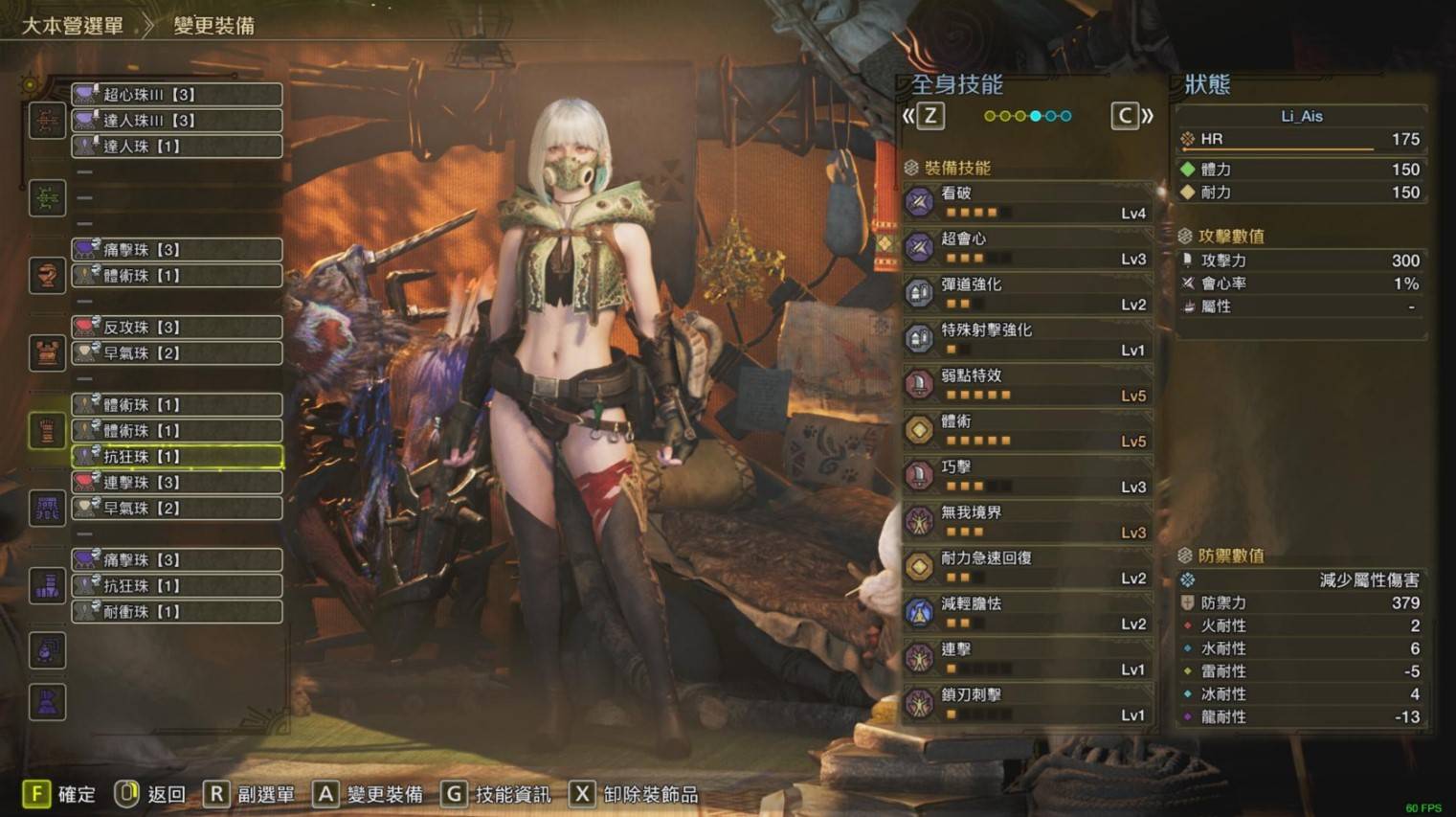Open the 超會心 skill entry
Image resolution: width=1456 pixels, height=817 pixels.
(1027, 248)
